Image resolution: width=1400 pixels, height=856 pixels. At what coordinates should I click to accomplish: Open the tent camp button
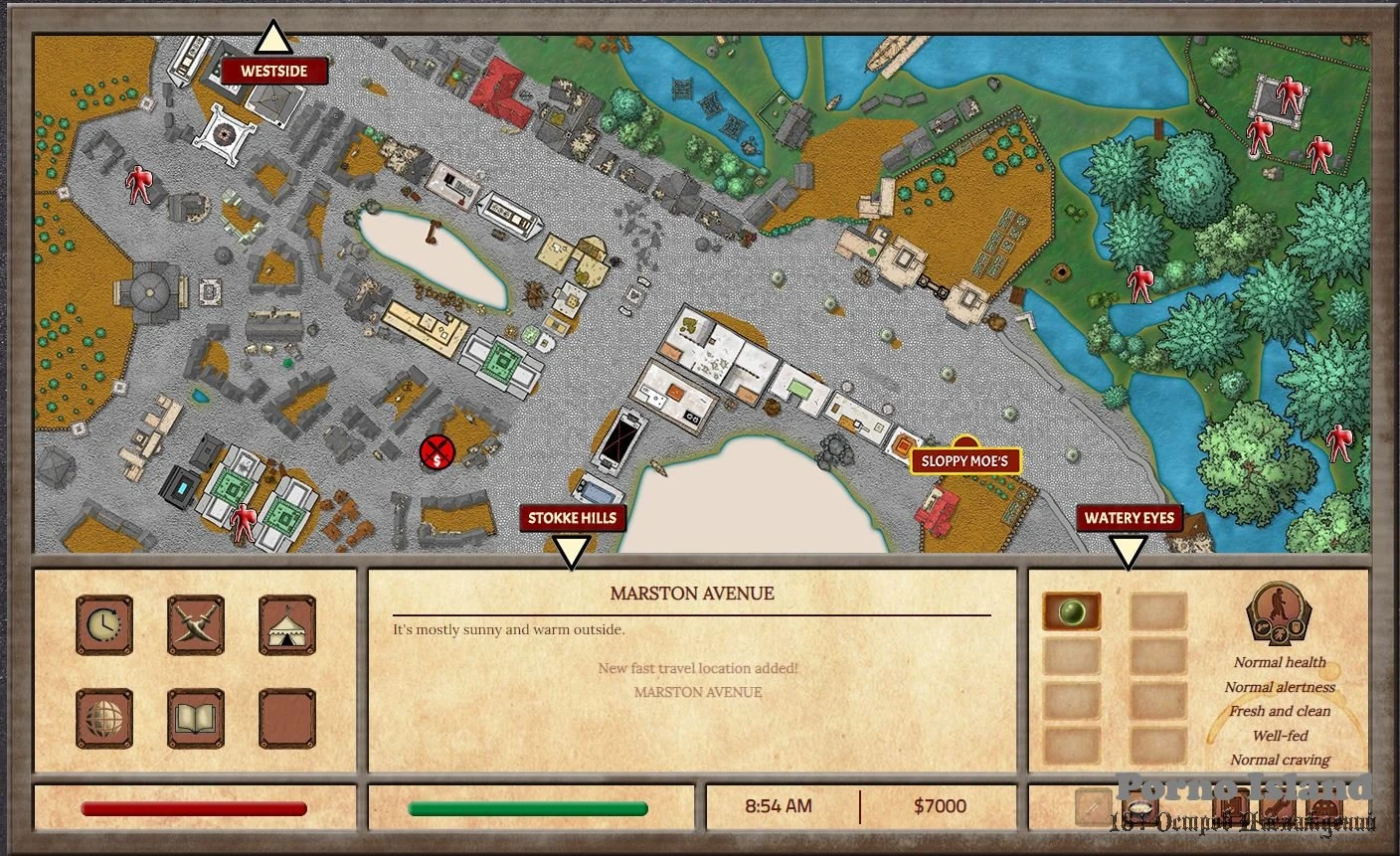pos(287,625)
